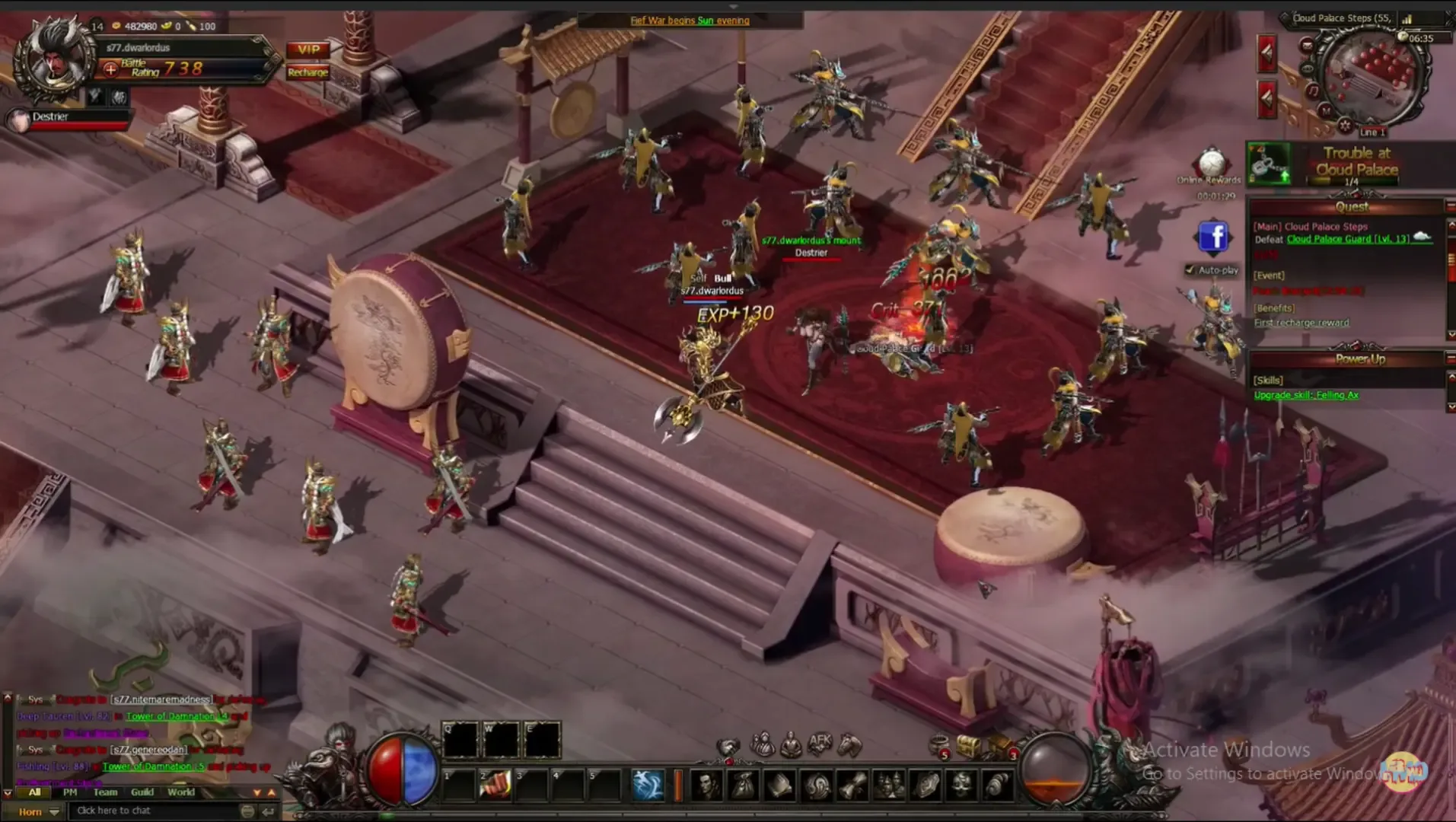Open the mount horse icon near the hotbar

(x=849, y=744)
